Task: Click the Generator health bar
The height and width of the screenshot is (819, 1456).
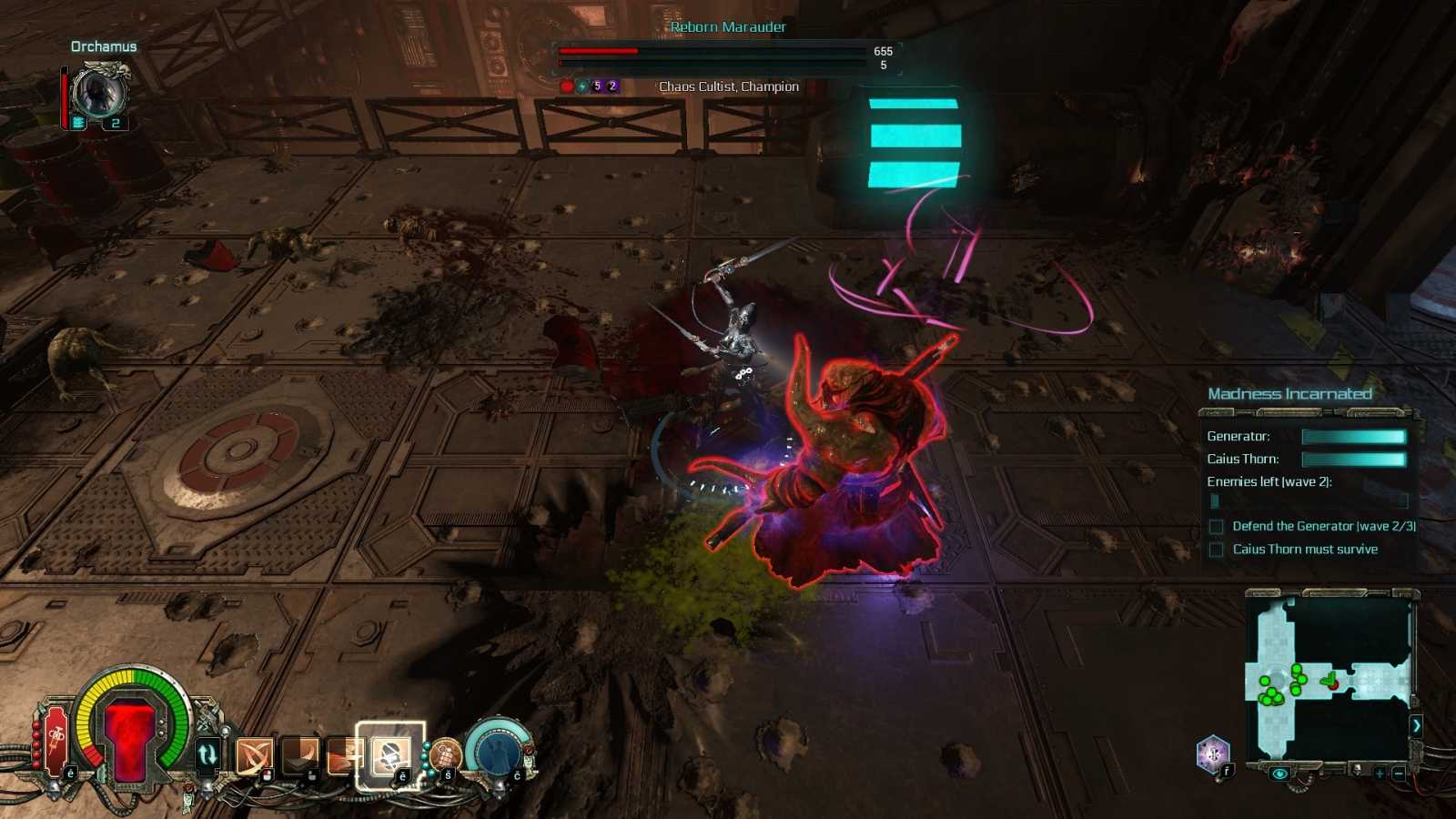Action: 1356,436
